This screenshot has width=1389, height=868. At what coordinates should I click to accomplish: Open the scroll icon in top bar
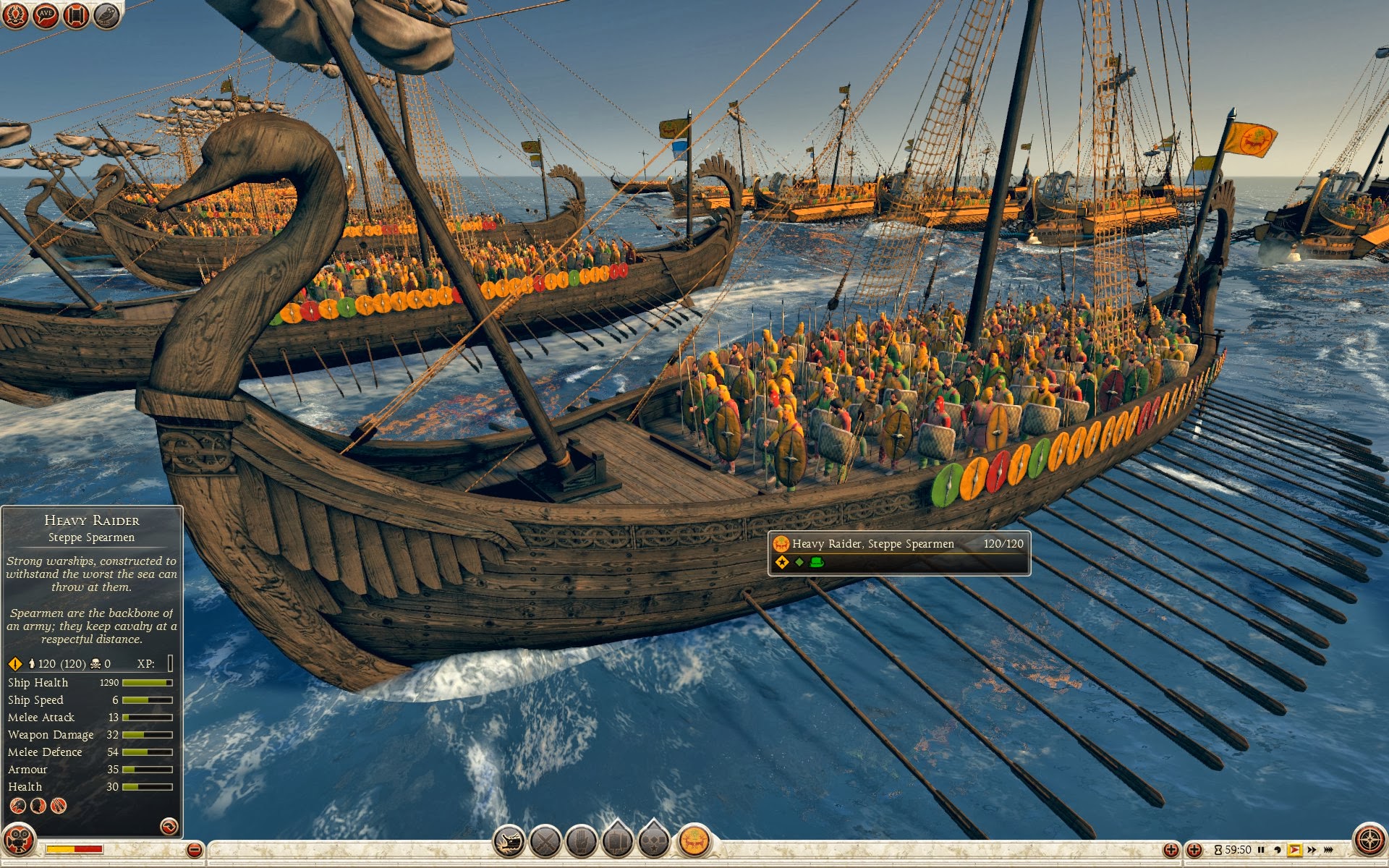coord(76,14)
